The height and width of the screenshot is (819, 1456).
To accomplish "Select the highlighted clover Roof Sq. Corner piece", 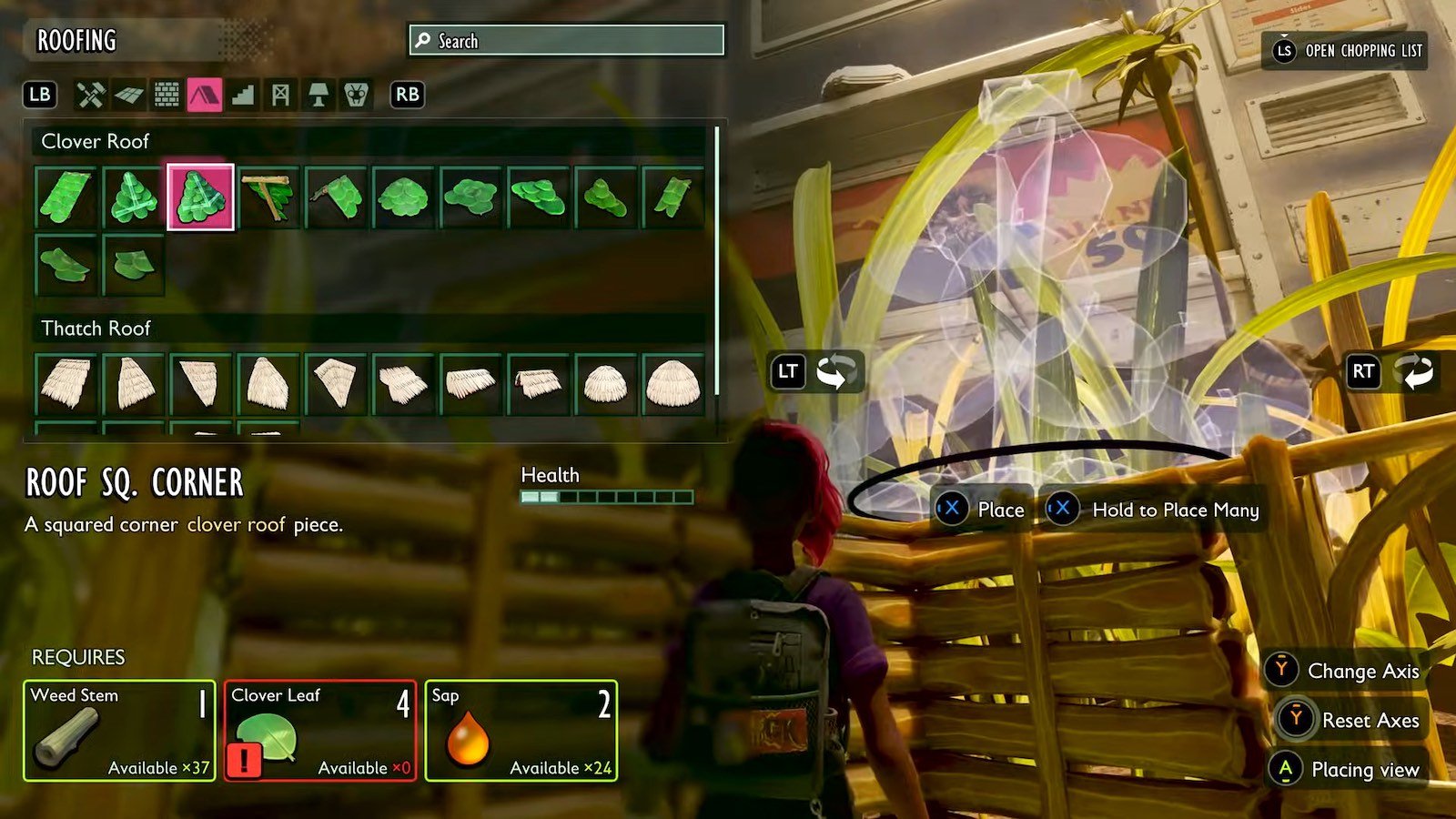I will [x=200, y=197].
